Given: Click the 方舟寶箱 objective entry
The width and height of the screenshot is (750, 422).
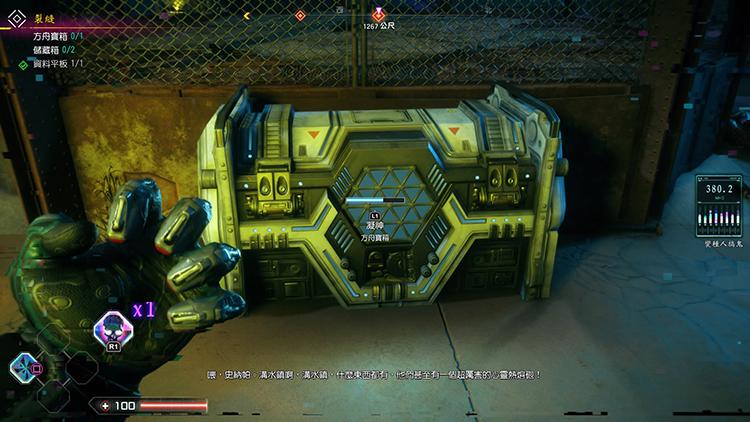Looking at the screenshot, I should 57,35.
